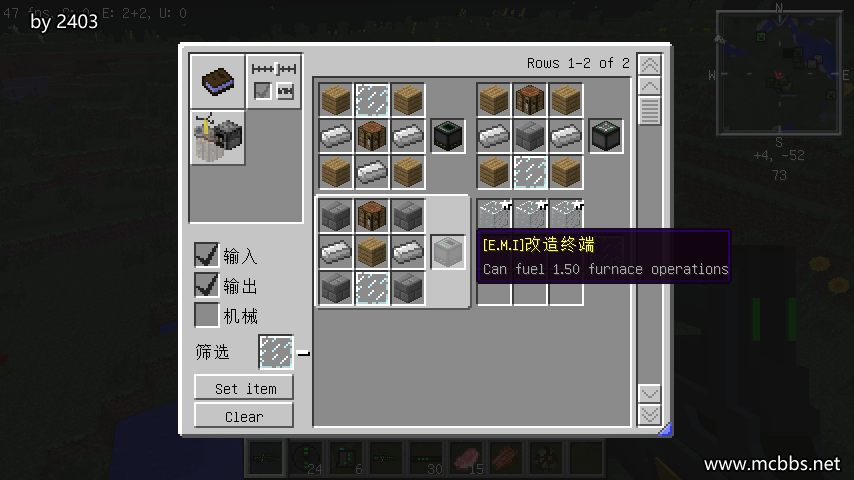Click the recipe list scrollbar handle
Viewport: 854px width, 480px height.
tap(650, 110)
